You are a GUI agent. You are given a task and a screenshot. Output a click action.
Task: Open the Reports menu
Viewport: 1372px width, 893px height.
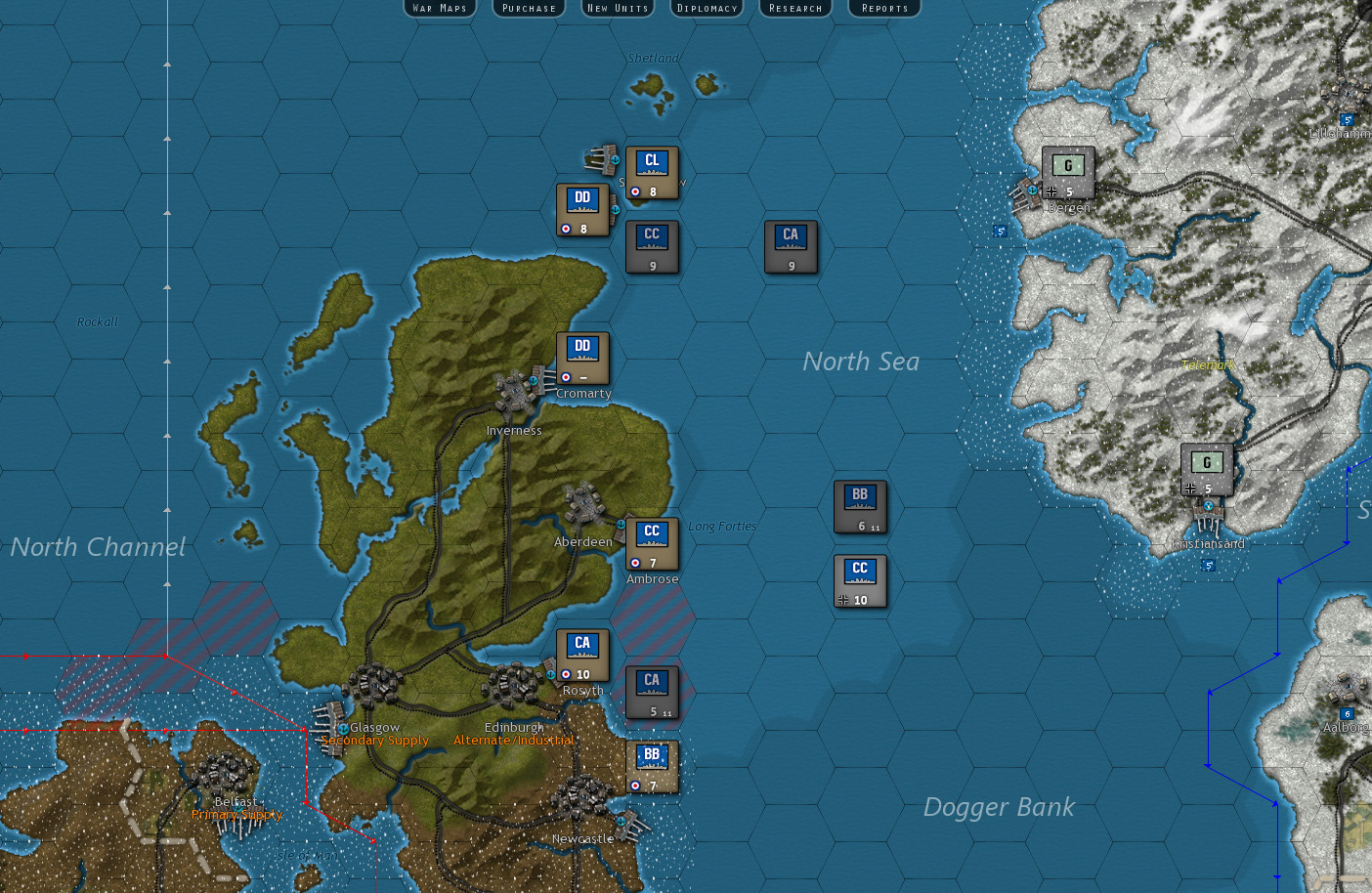click(x=882, y=9)
